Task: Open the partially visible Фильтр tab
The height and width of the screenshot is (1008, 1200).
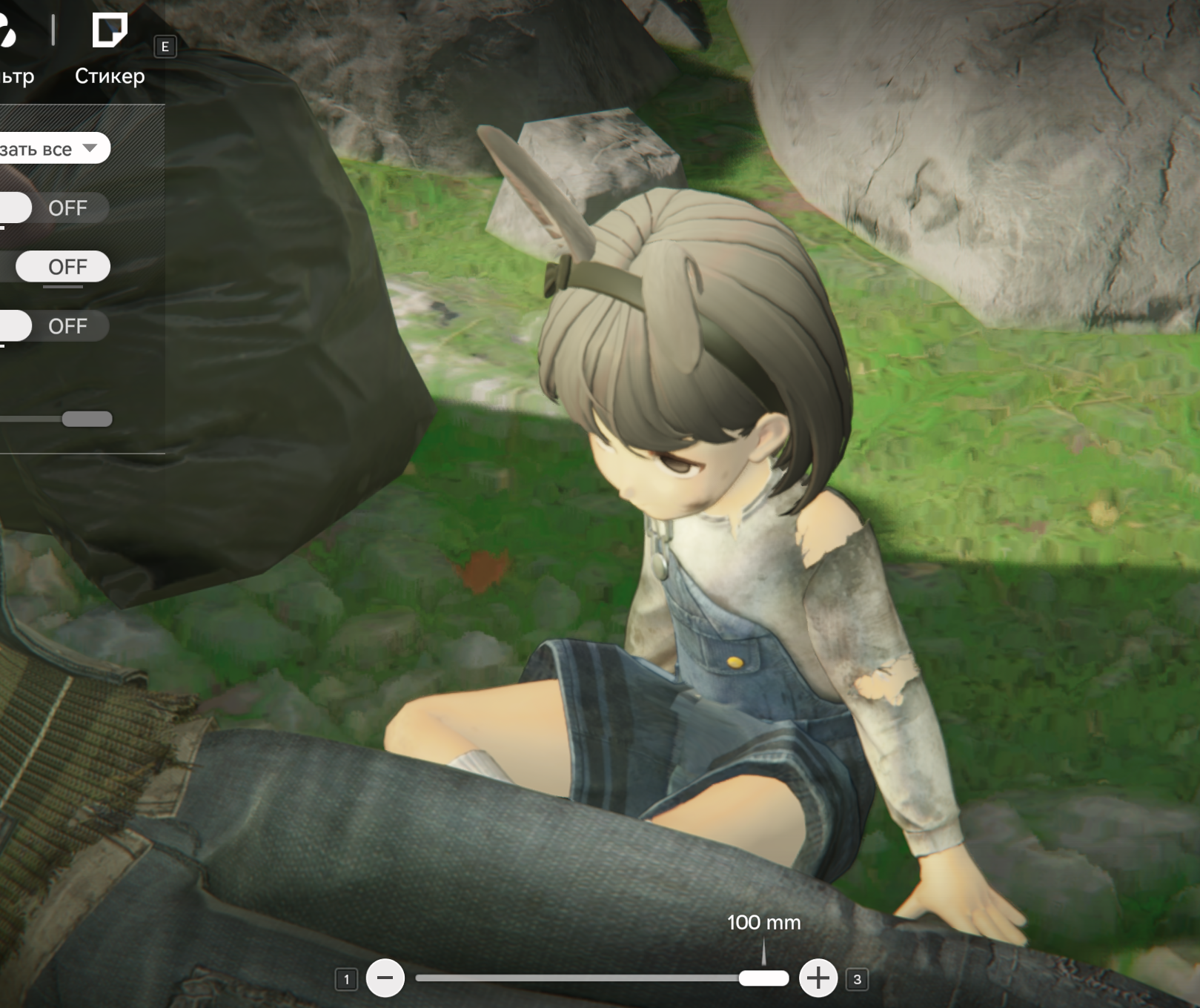Action: tap(13, 52)
